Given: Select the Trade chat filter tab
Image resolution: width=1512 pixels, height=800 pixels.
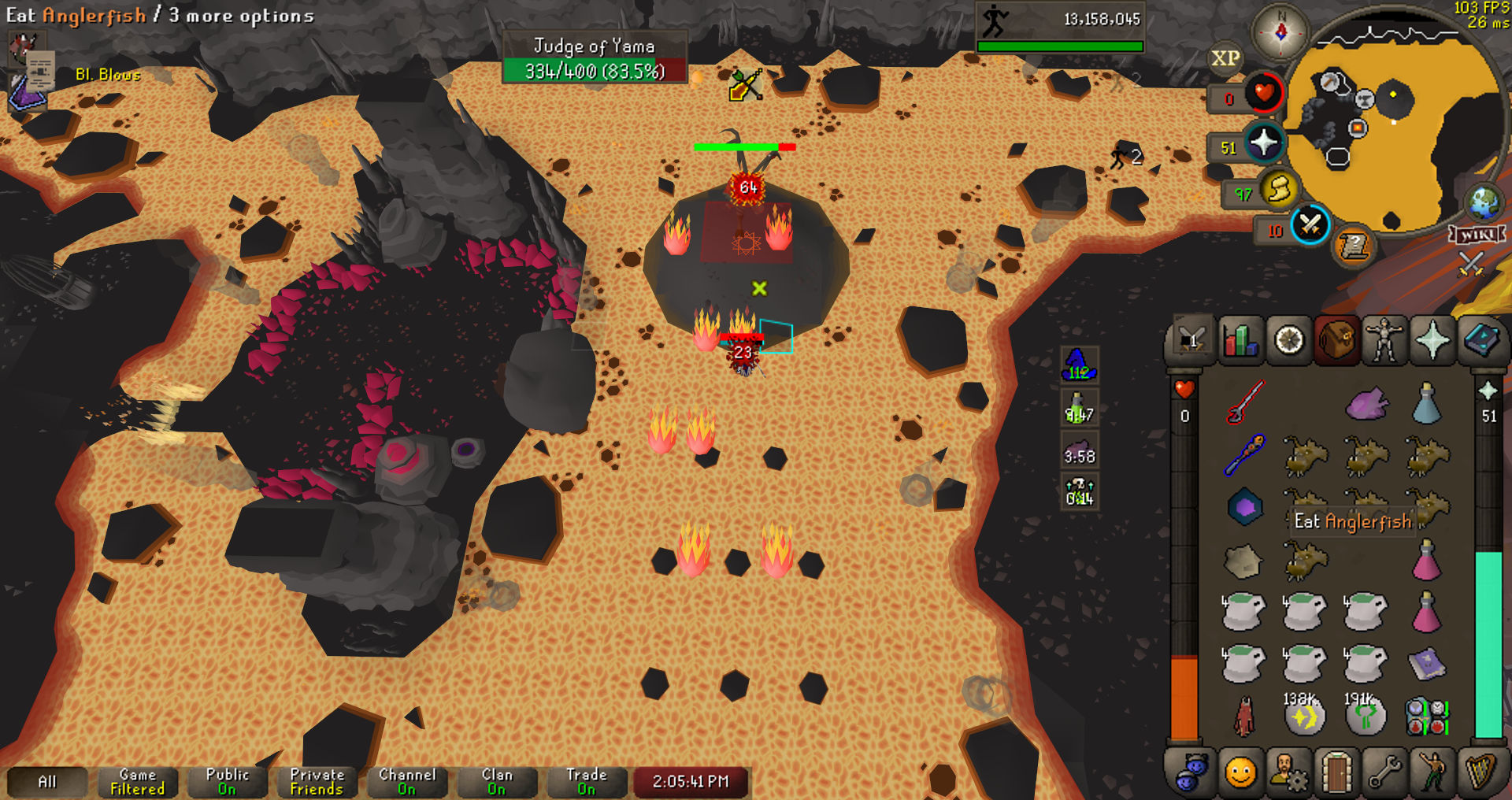Looking at the screenshot, I should tap(587, 782).
